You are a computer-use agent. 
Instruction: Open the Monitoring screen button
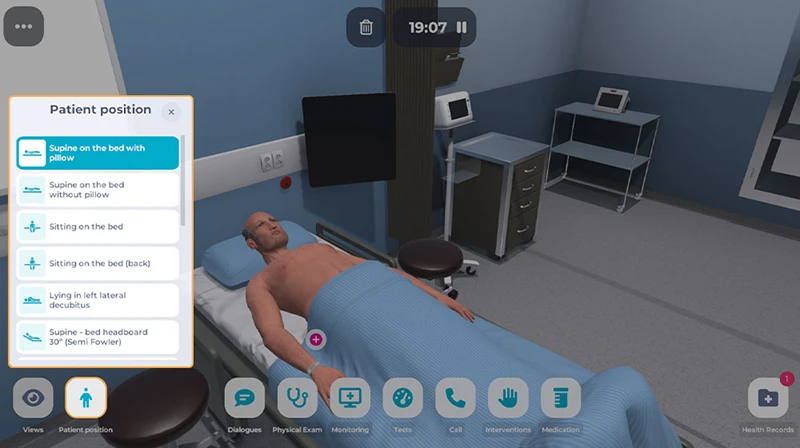[350, 398]
